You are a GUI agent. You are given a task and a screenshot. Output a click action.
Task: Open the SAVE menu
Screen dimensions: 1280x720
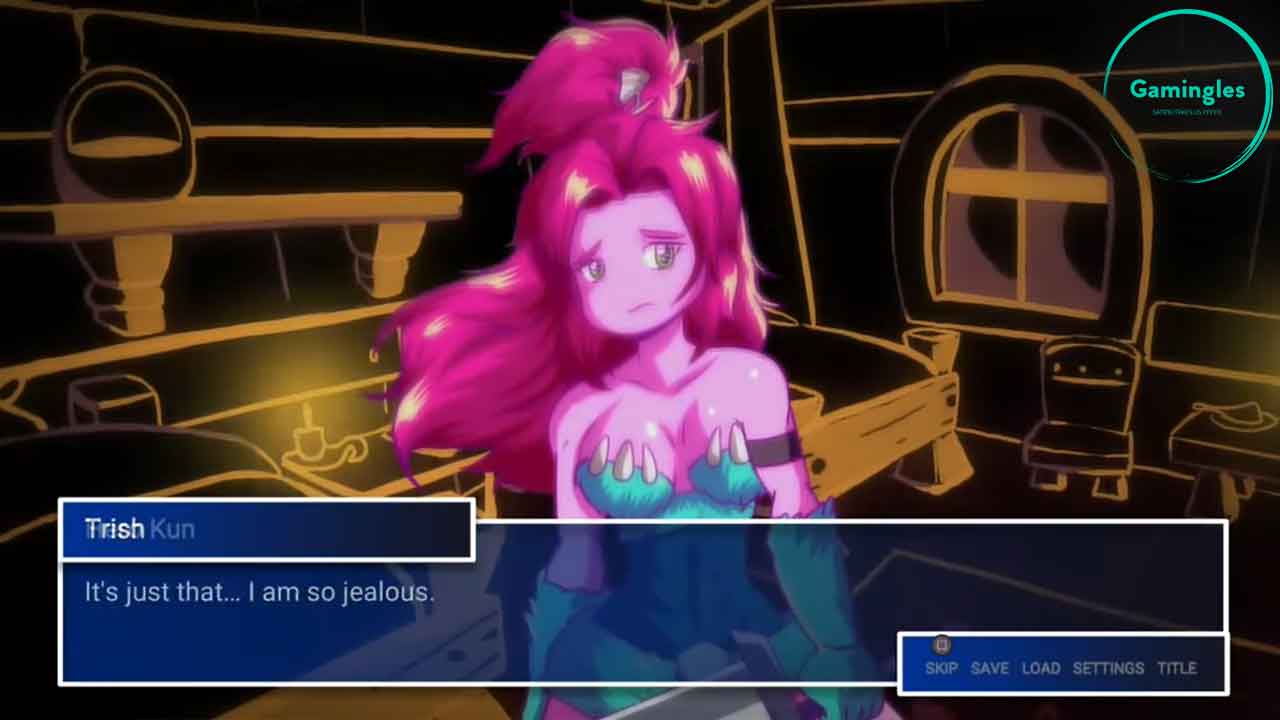(x=989, y=668)
